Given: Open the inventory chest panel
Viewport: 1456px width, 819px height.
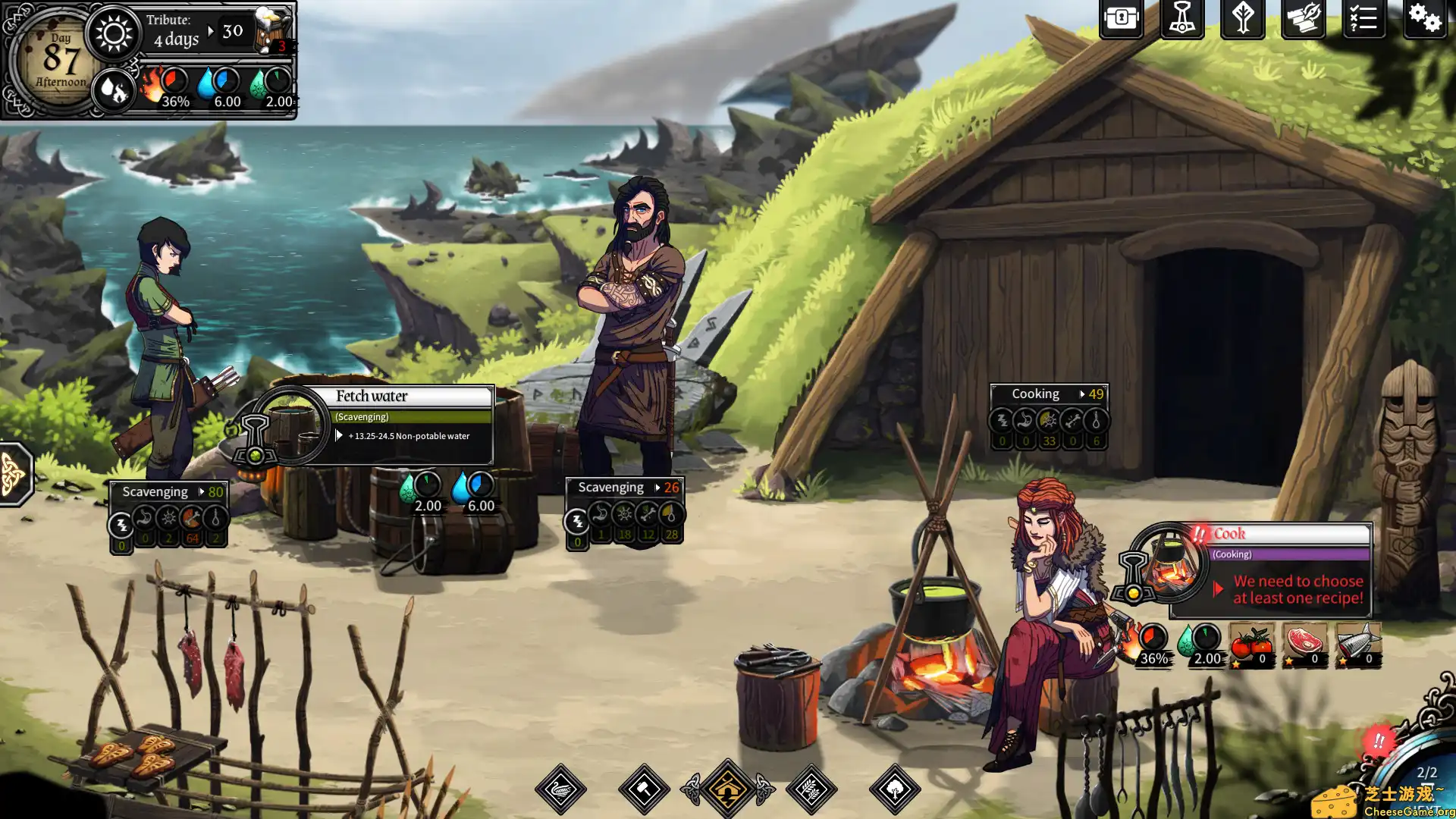Looking at the screenshot, I should pyautogui.click(x=1121, y=20).
